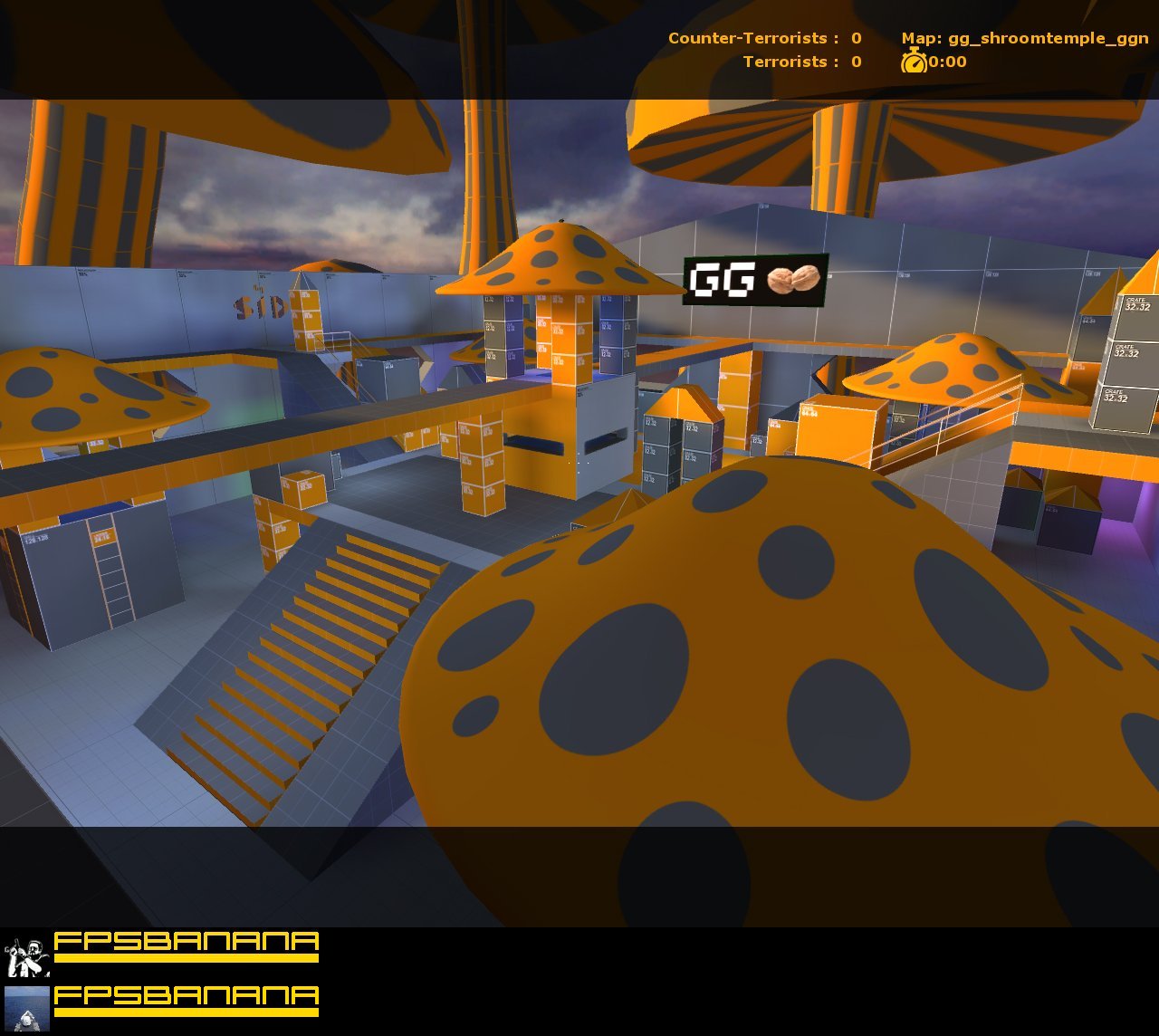Click the FPSBANANA water thumbnail icon
Viewport: 1159px width, 1036px height.
(x=27, y=1010)
